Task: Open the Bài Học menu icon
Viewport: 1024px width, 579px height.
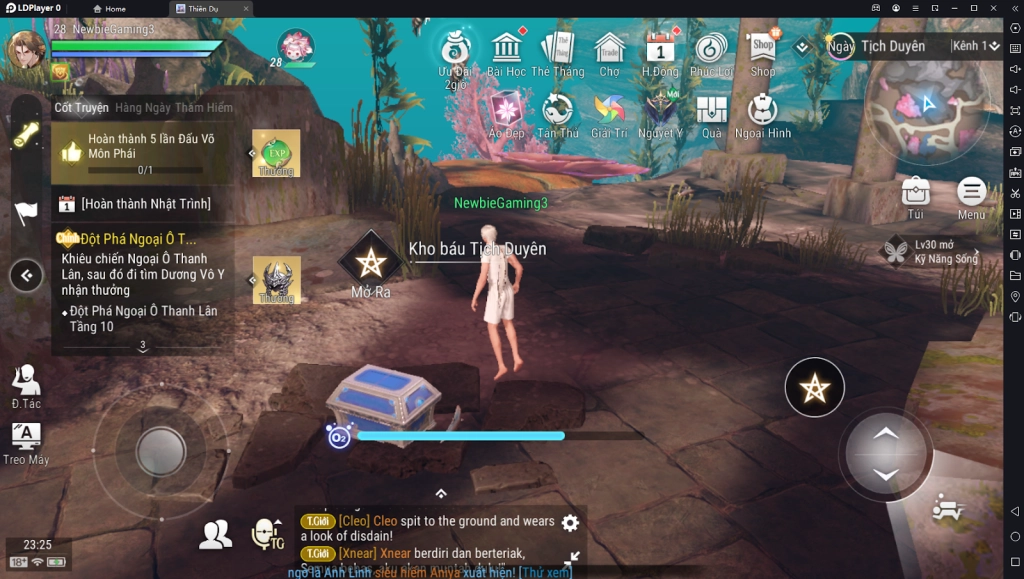Action: point(507,51)
